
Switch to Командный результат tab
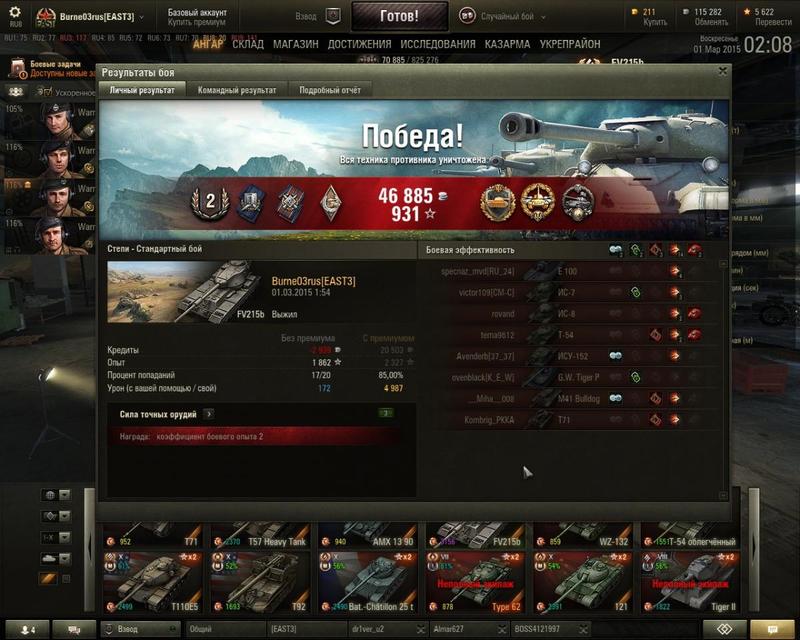pyautogui.click(x=239, y=90)
